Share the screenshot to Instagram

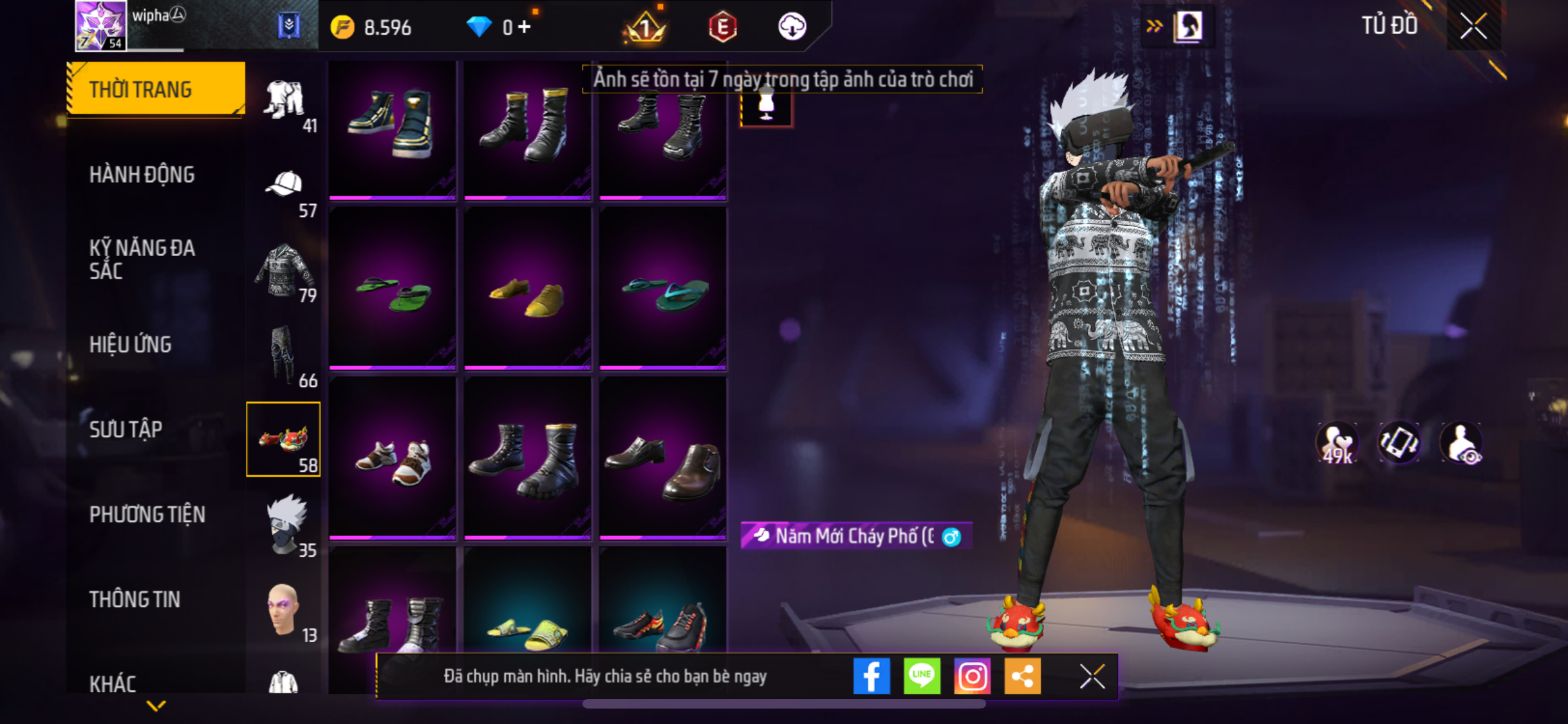(x=972, y=676)
